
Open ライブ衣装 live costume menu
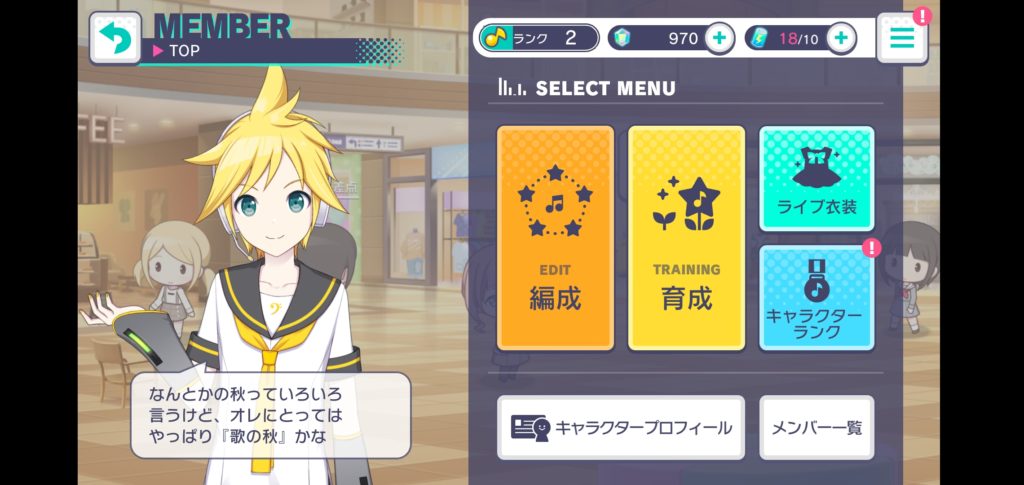[816, 178]
